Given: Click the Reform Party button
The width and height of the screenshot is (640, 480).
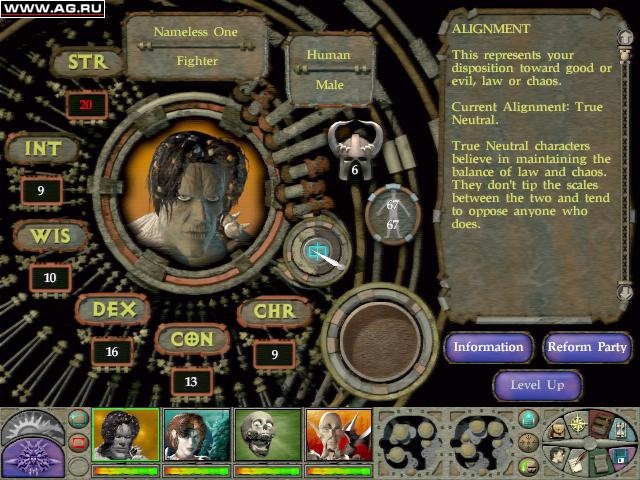Looking at the screenshot, I should click(587, 347).
